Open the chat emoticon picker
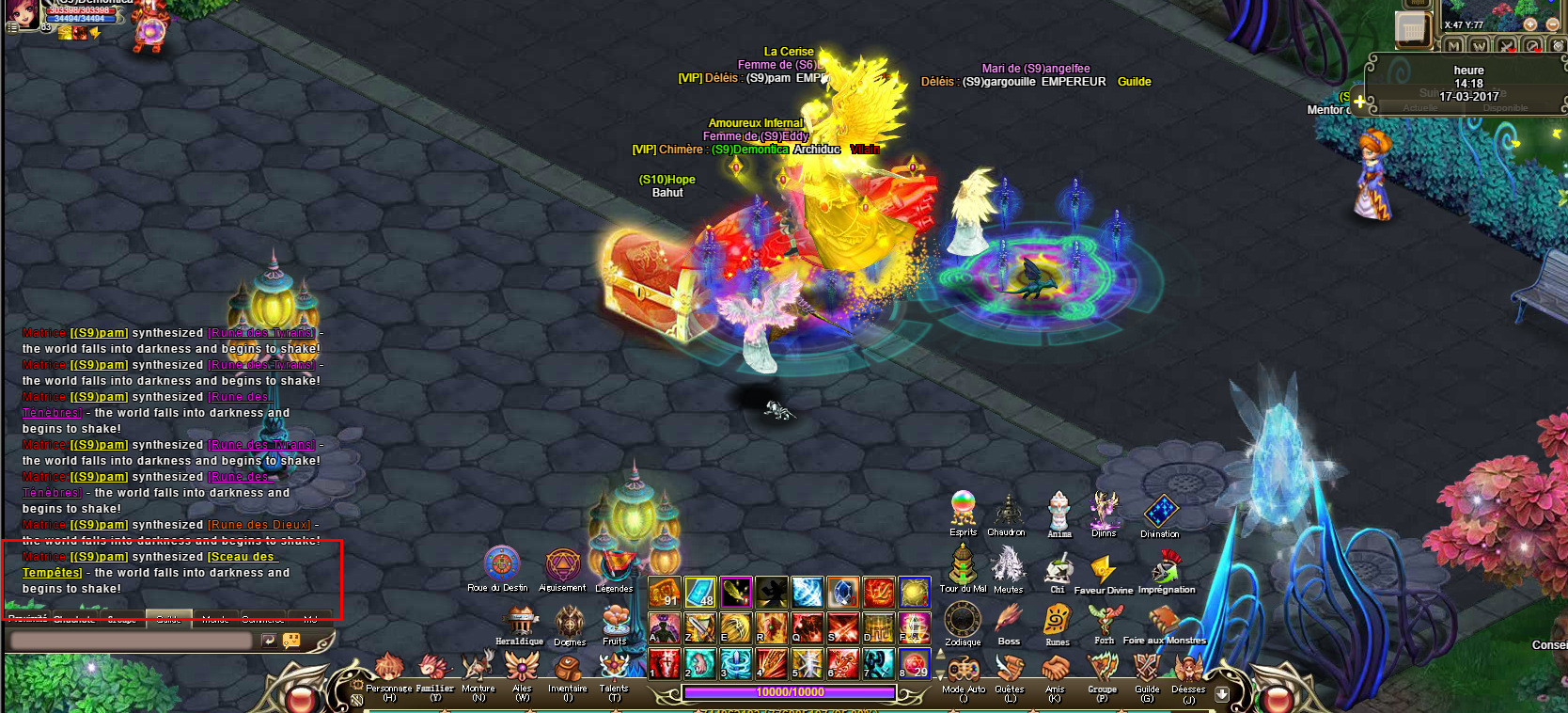 tap(291, 641)
